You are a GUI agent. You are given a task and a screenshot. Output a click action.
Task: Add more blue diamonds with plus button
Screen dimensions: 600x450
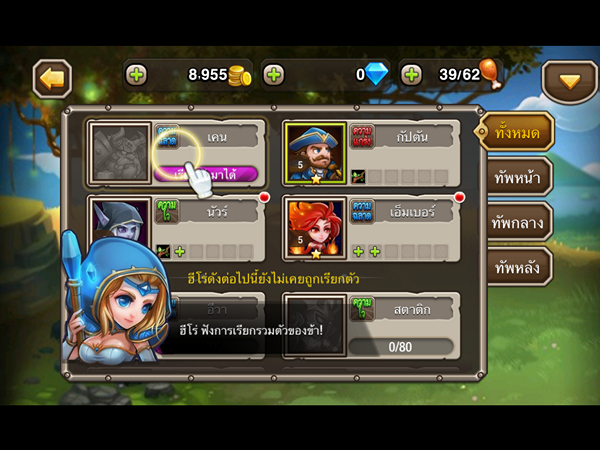click(x=274, y=75)
